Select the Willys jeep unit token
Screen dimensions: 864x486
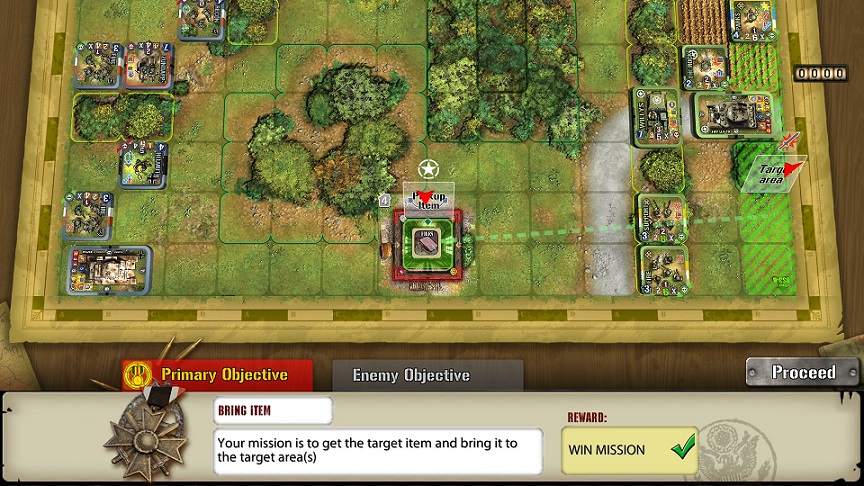point(656,118)
